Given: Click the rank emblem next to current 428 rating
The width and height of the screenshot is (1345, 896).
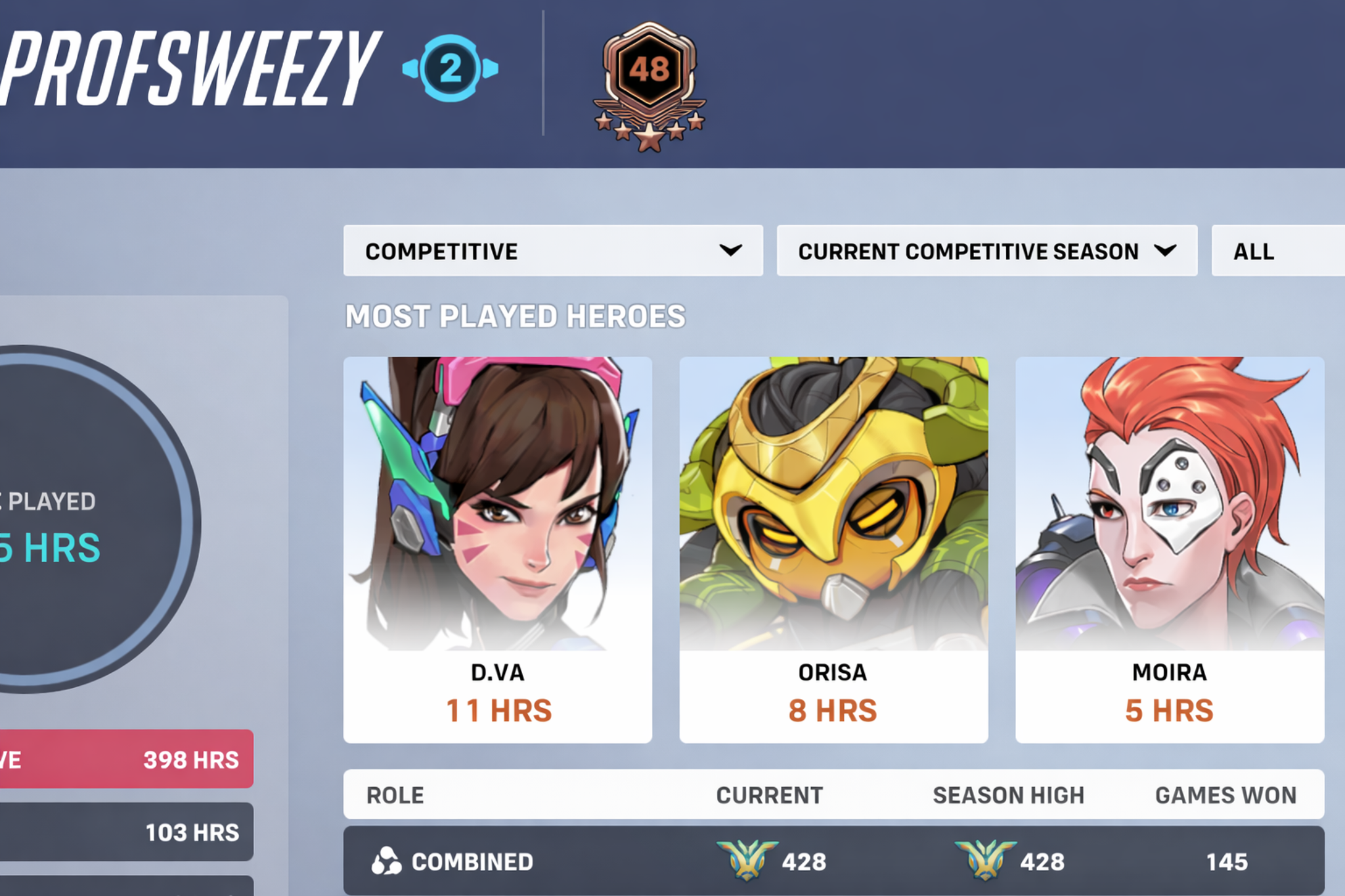Looking at the screenshot, I should [x=745, y=859].
